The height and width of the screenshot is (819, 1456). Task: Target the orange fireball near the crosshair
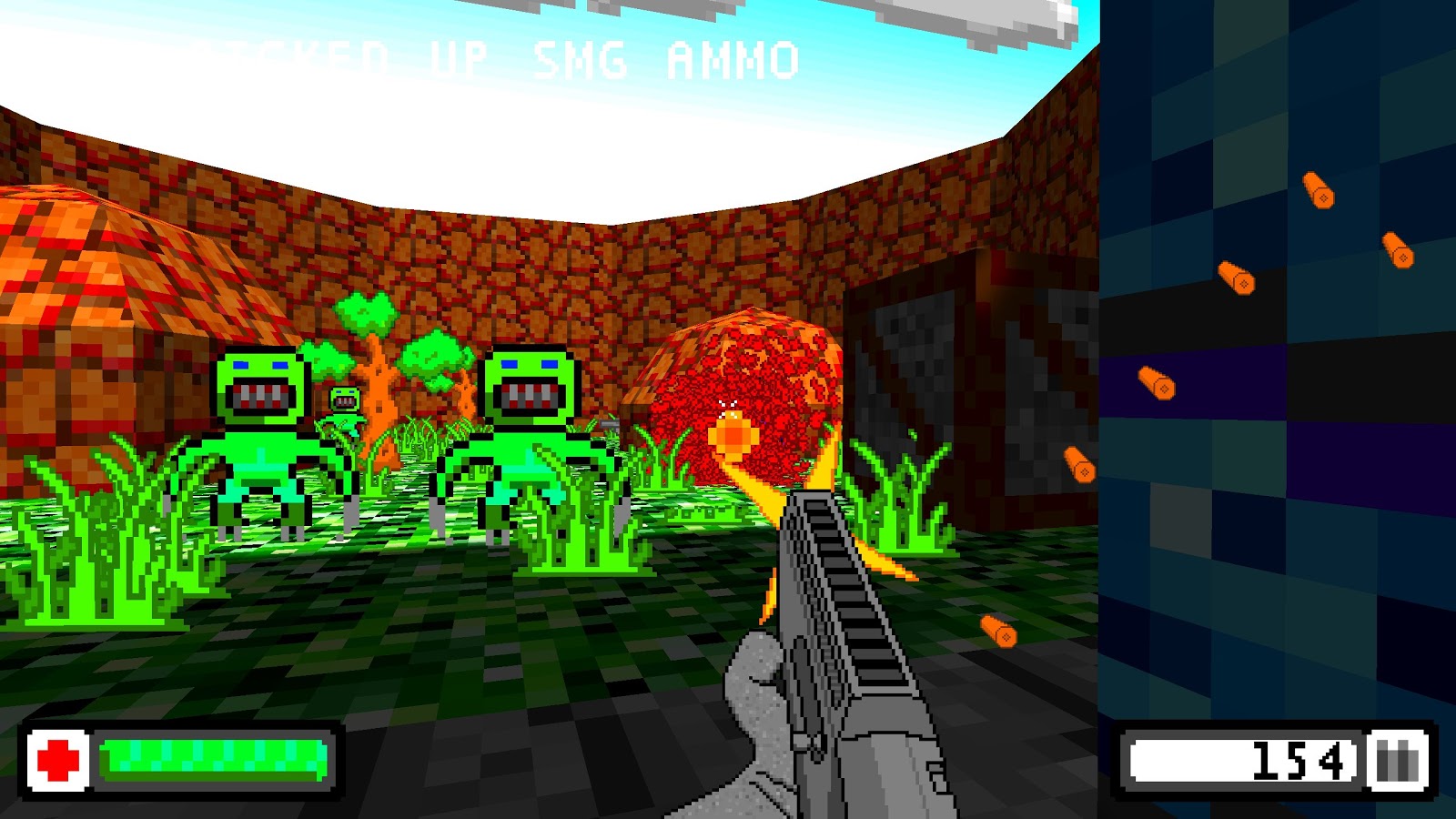tap(731, 434)
